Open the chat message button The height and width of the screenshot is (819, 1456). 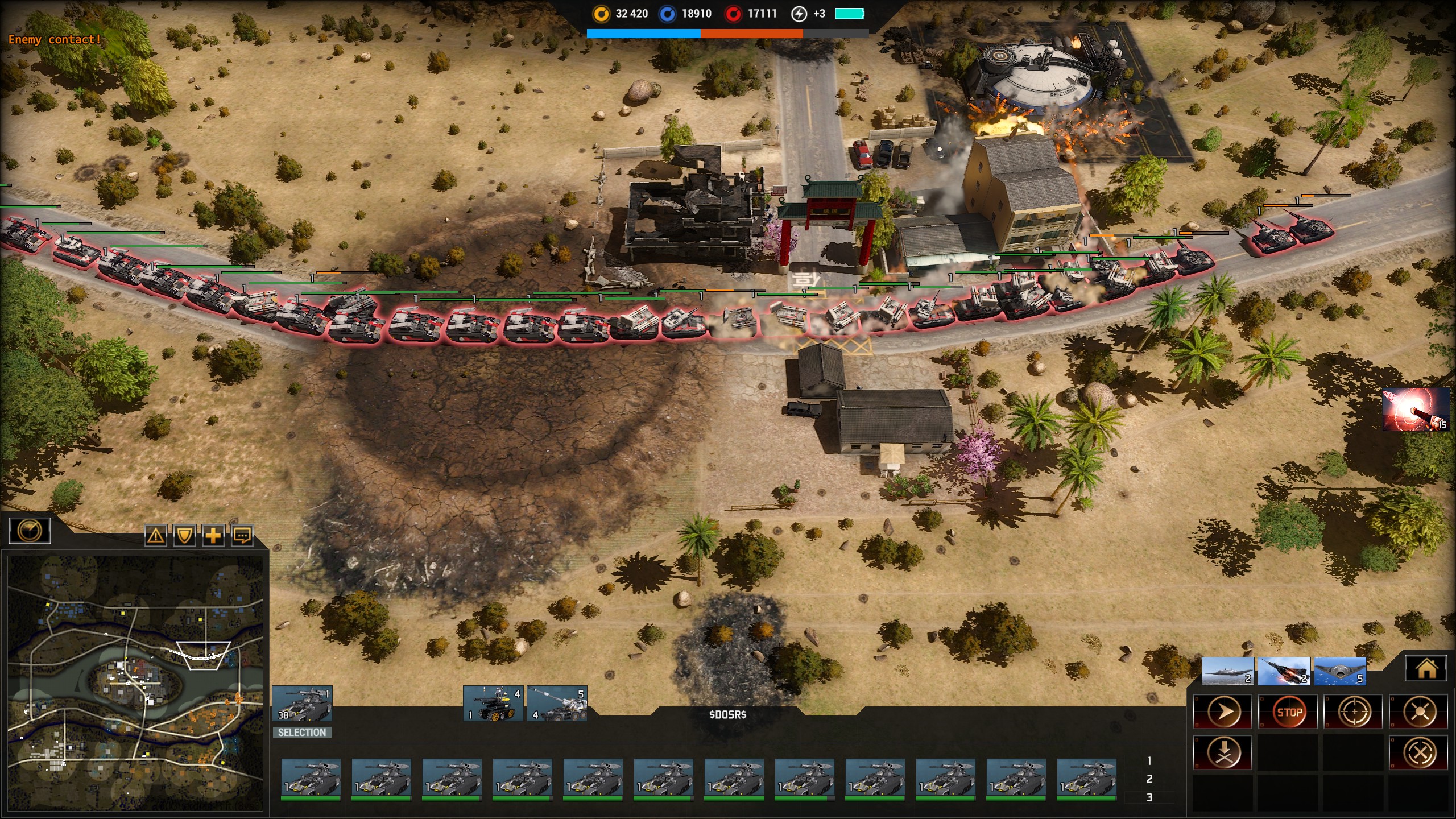242,535
